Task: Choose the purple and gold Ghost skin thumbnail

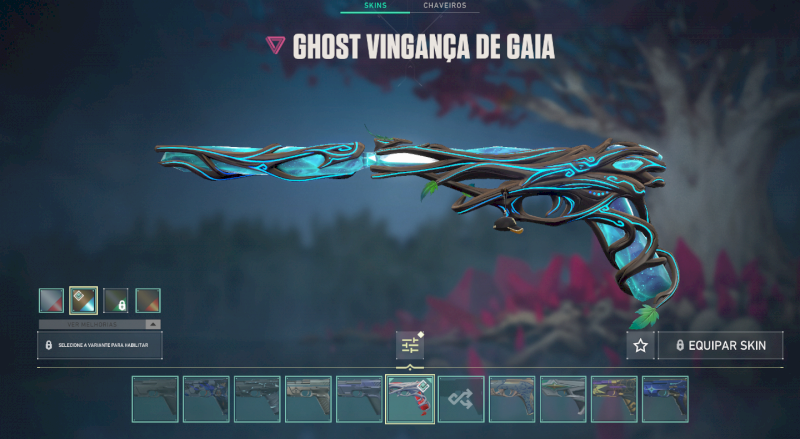Action: pos(614,398)
